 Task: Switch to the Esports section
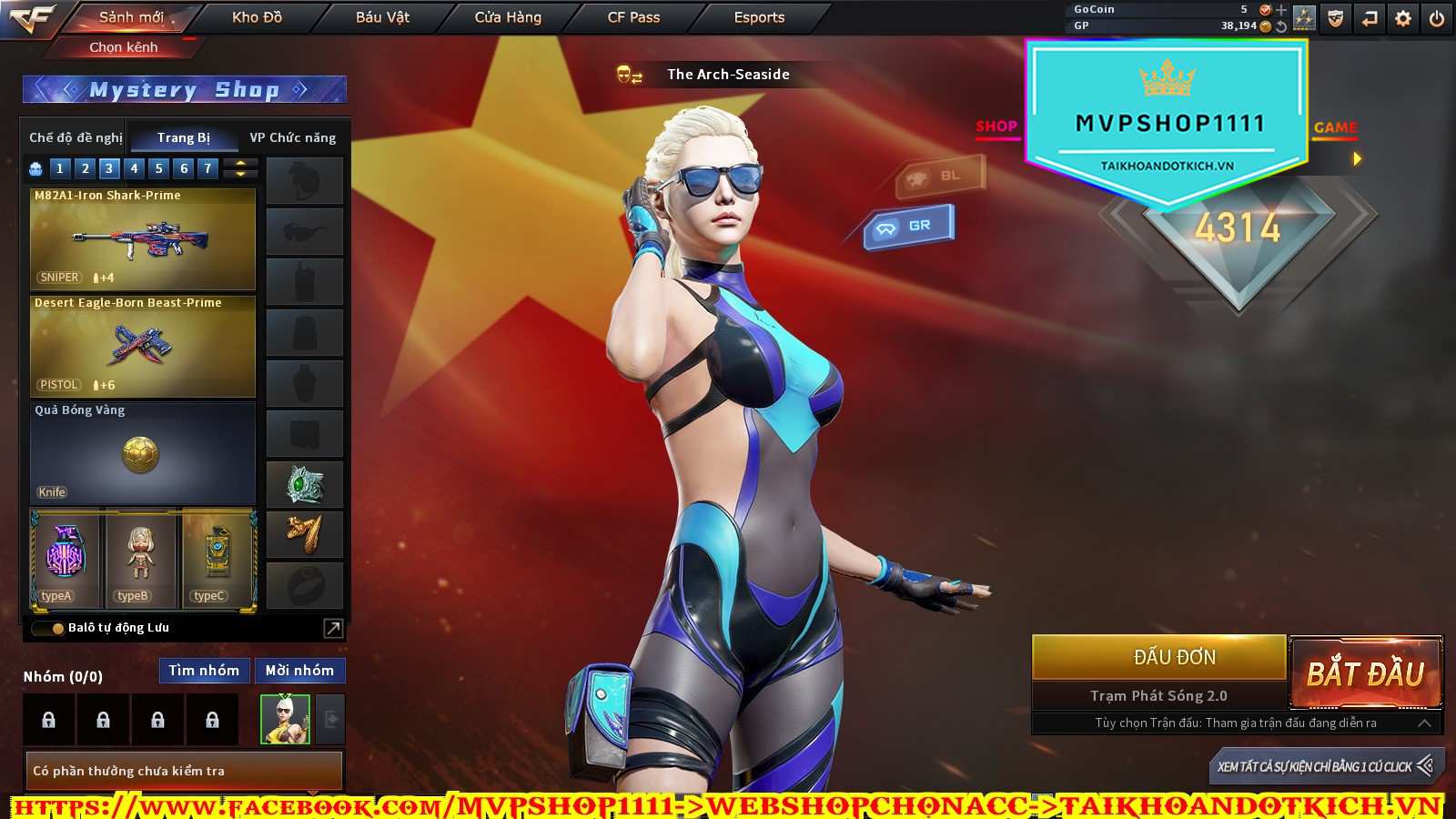(x=759, y=17)
